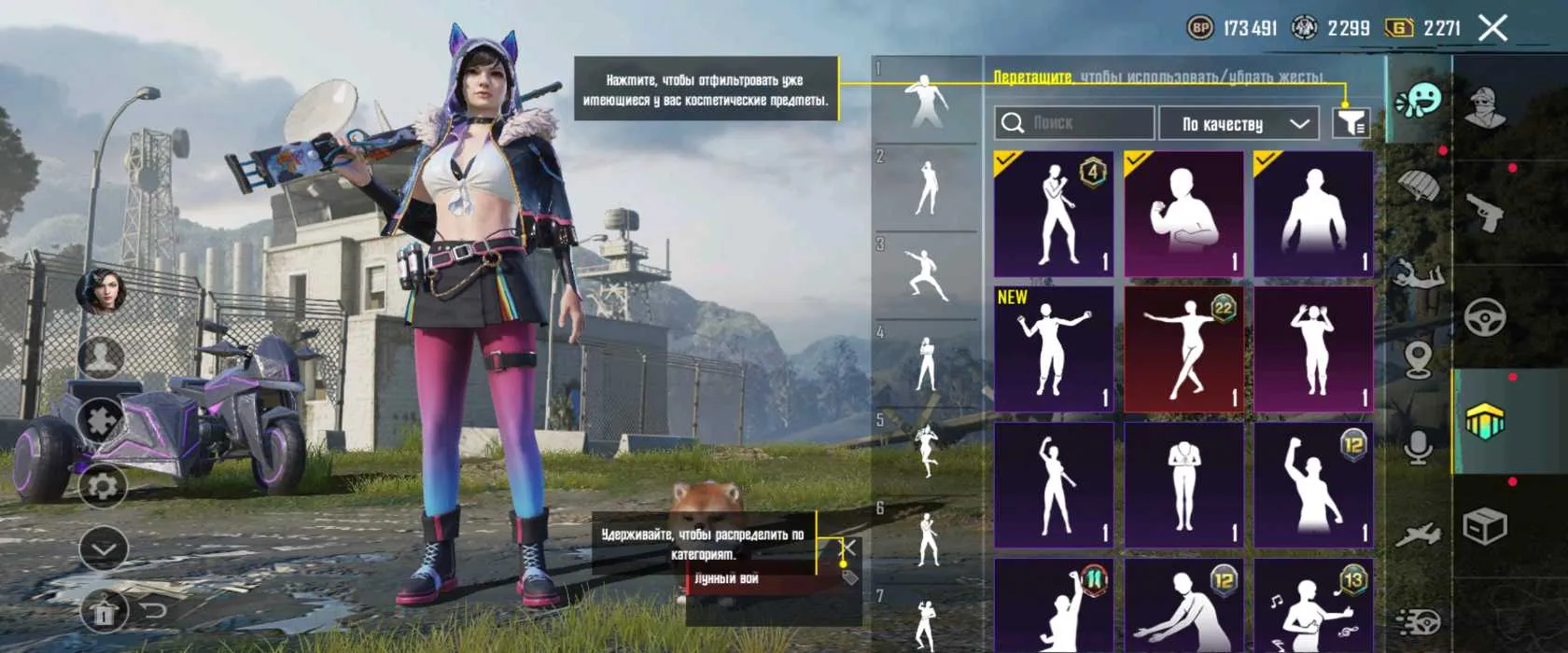Choose the emote tile marked NEW
Viewport: 1568px width, 653px height.
click(x=1054, y=349)
